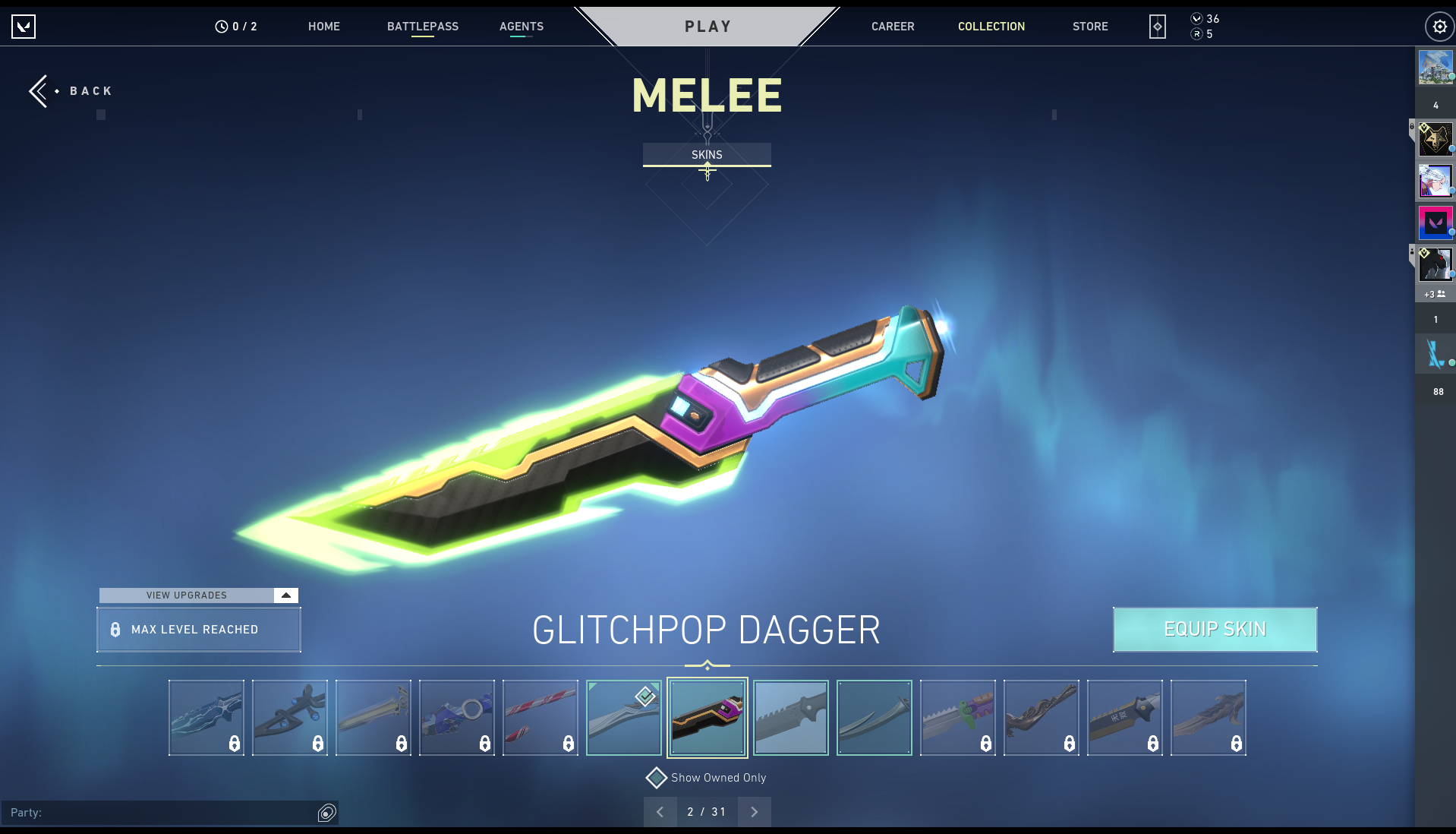
Task: Toggle the Show Owned Only filter
Action: click(x=657, y=778)
